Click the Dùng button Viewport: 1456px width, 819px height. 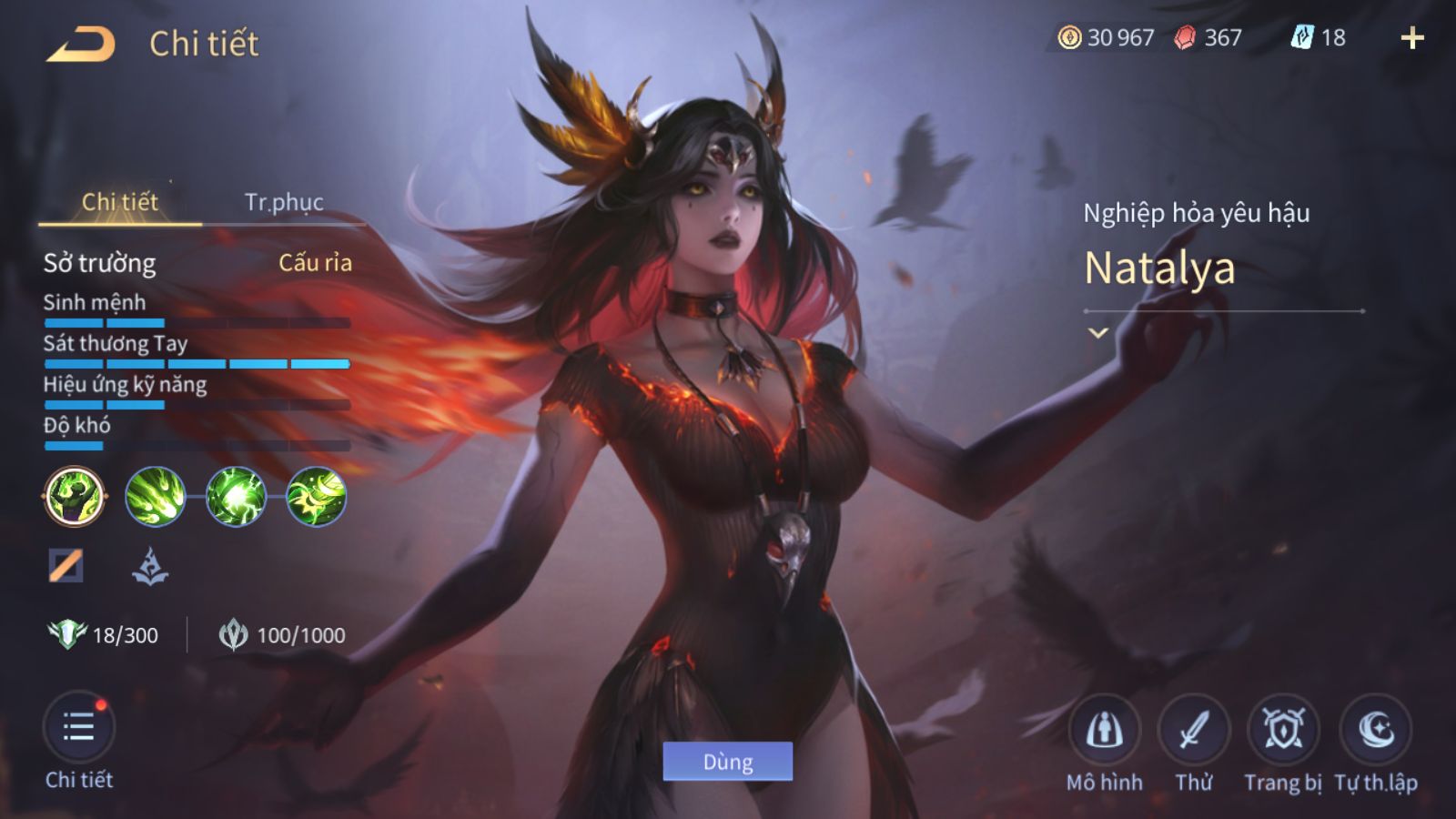tap(727, 762)
